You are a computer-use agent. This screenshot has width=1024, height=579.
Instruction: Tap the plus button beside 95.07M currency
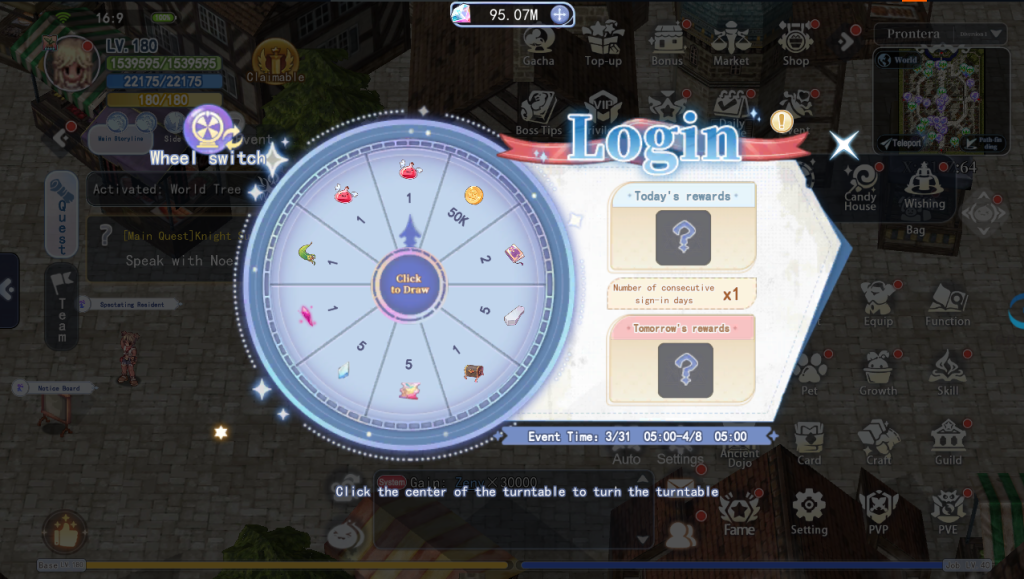pyautogui.click(x=560, y=14)
